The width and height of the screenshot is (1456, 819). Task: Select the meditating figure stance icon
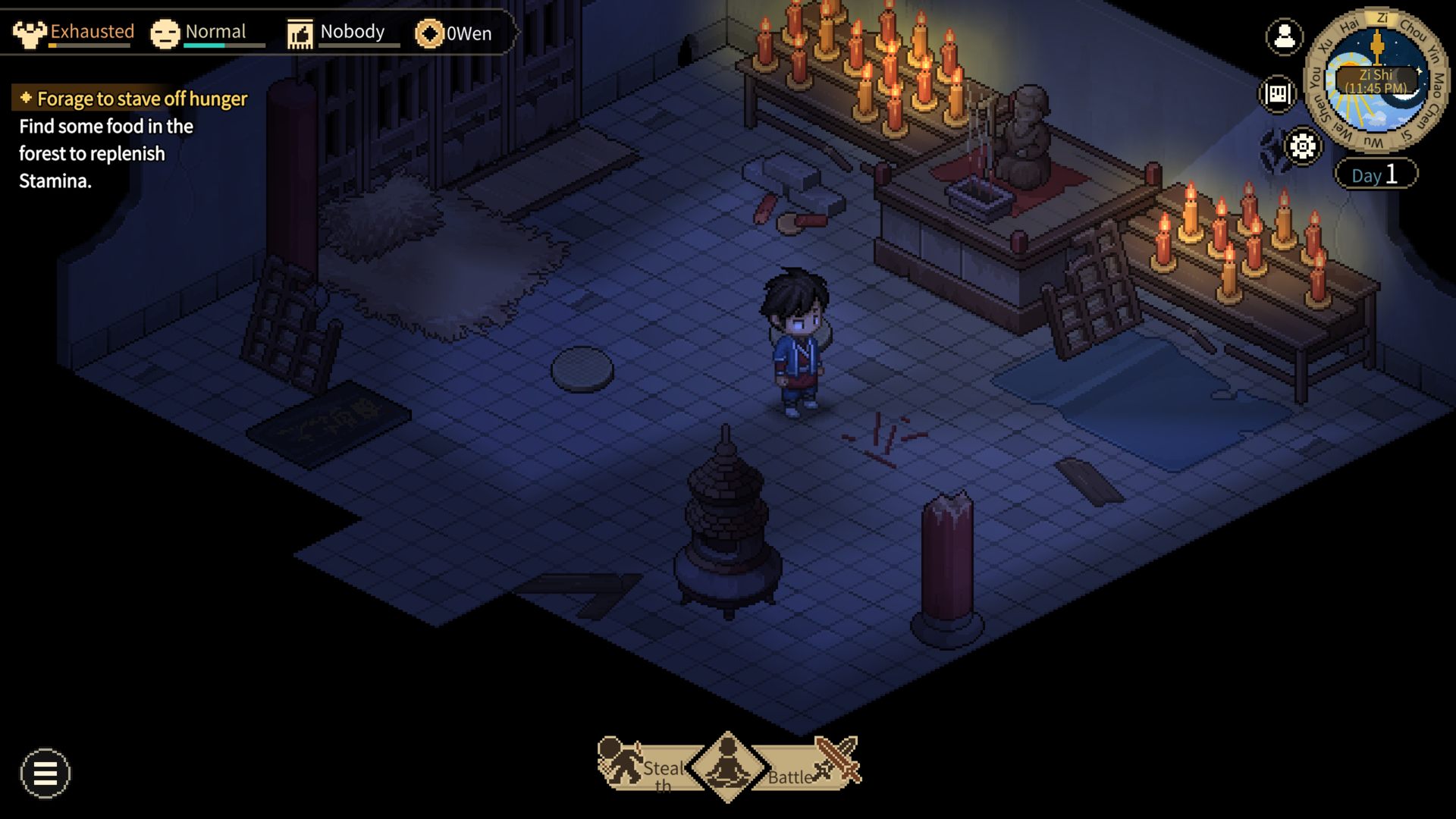[728, 766]
